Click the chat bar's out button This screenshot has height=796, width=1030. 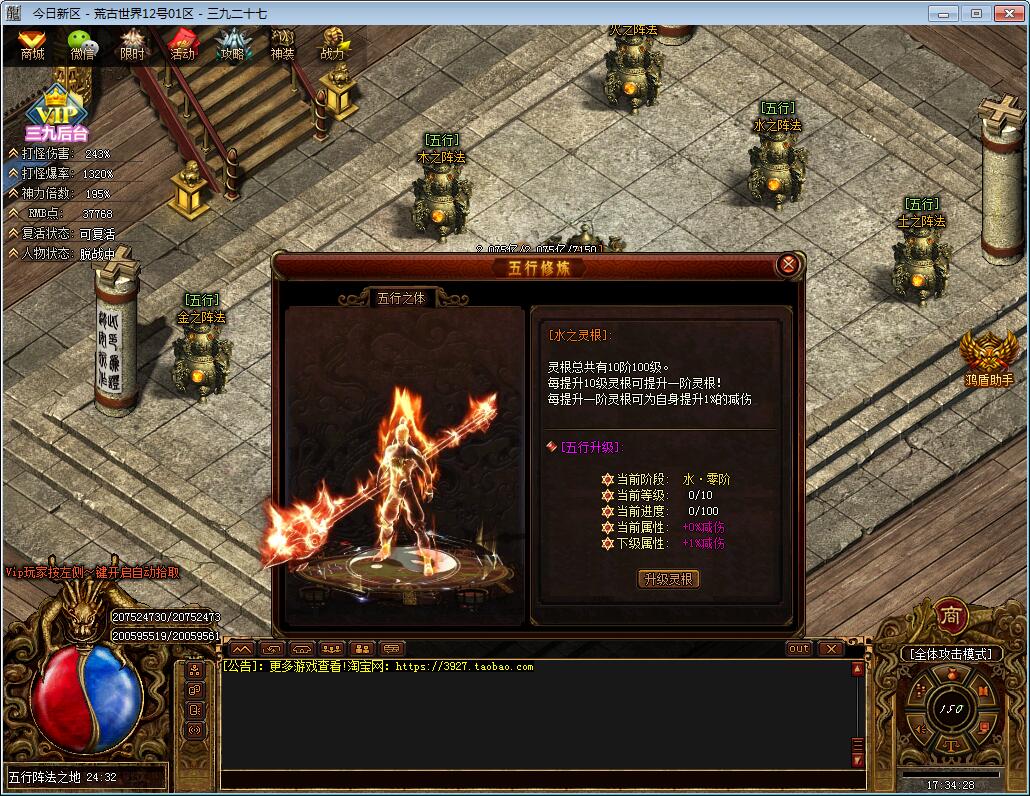(798, 649)
